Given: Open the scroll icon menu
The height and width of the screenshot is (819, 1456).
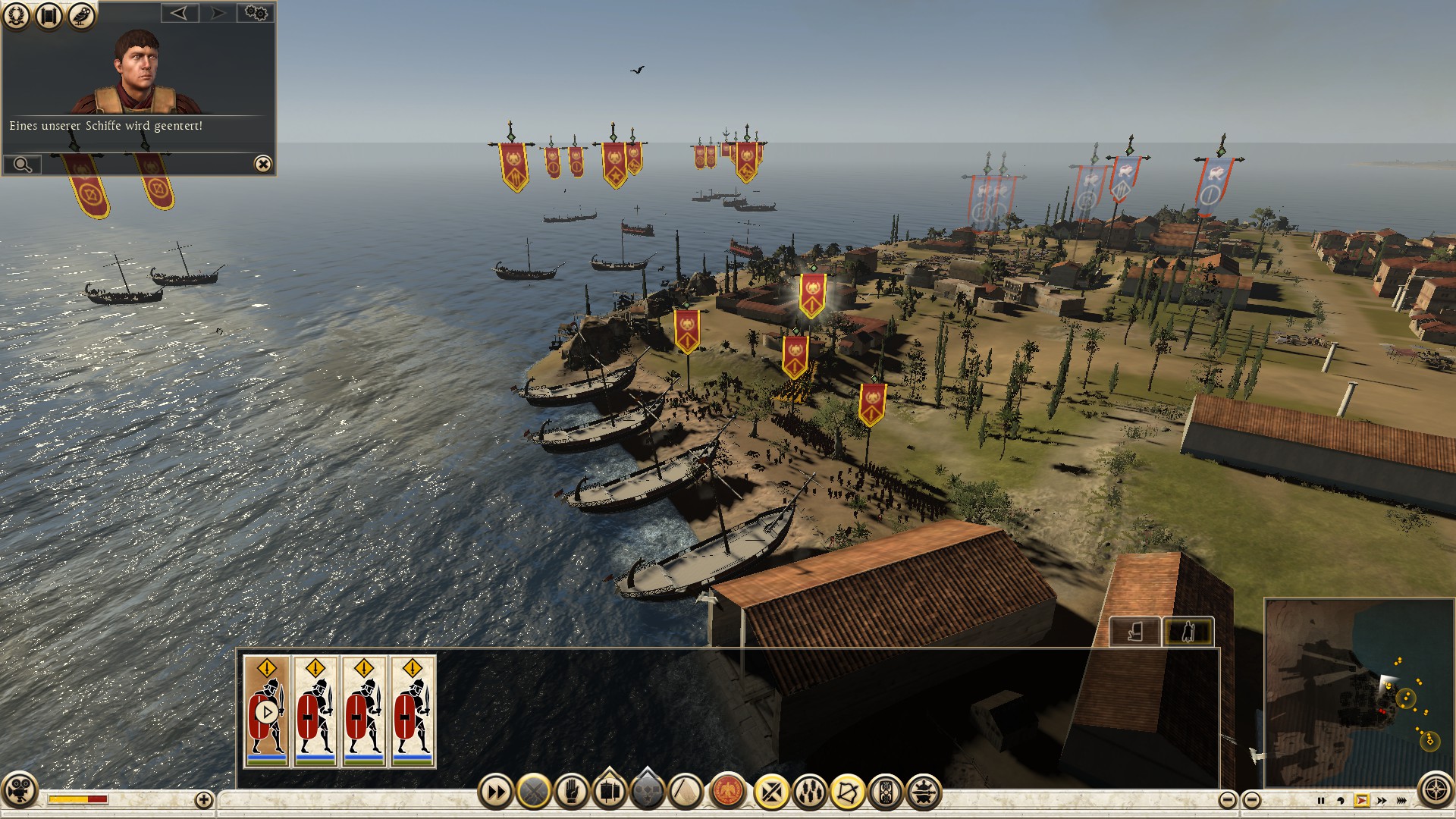Looking at the screenshot, I should [x=49, y=15].
